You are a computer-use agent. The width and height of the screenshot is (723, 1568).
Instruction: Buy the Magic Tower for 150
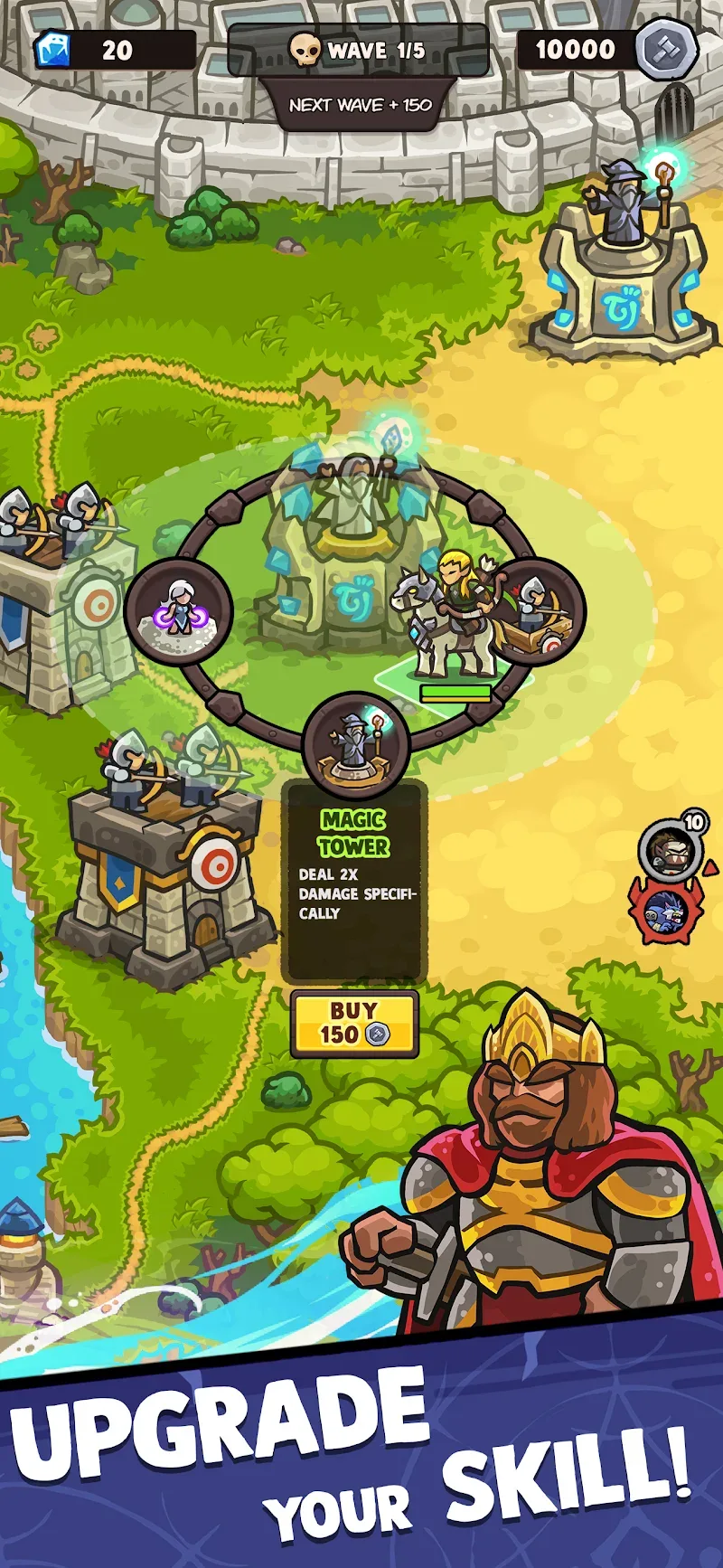pyautogui.click(x=354, y=1024)
